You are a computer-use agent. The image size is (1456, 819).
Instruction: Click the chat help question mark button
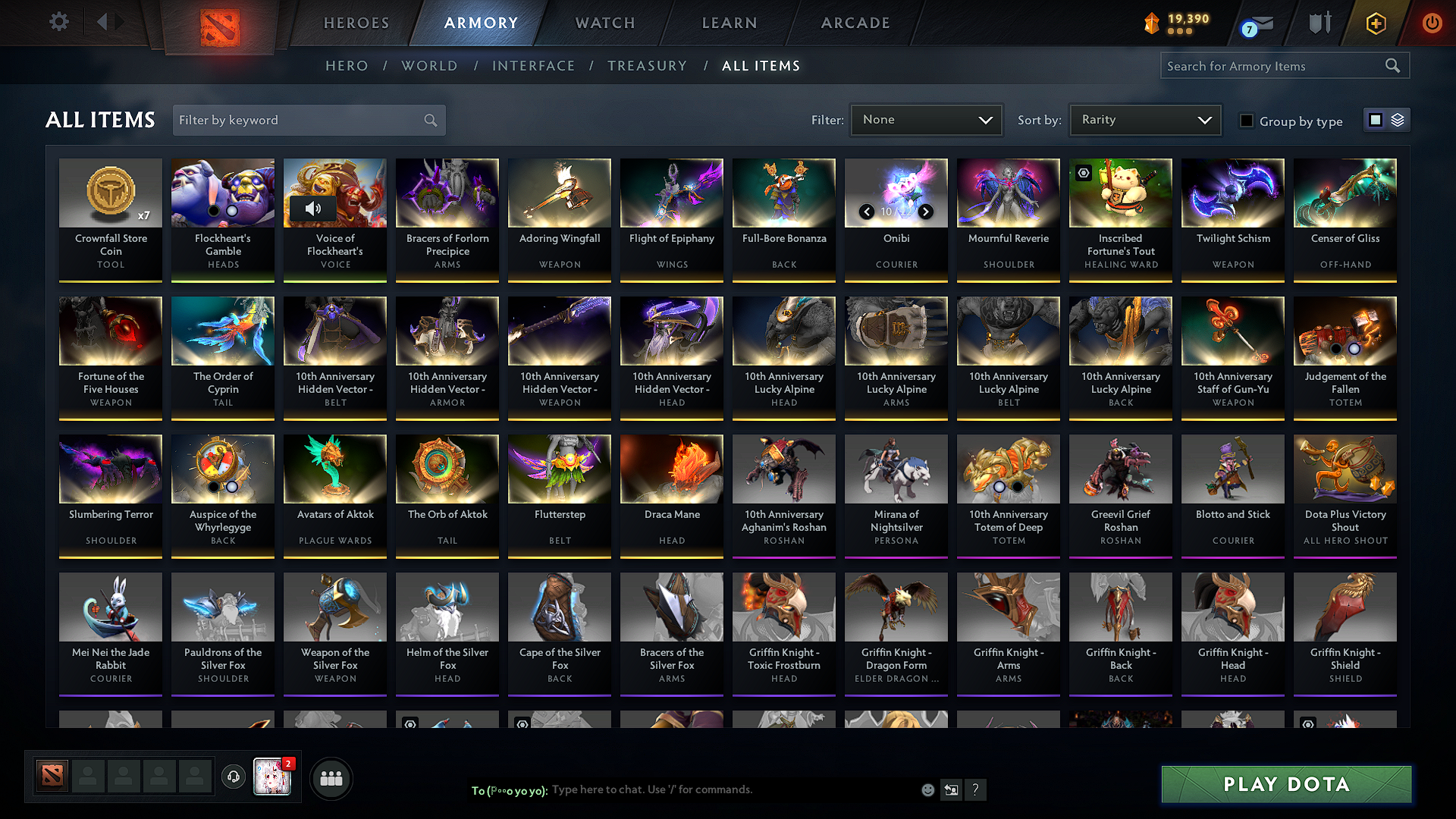[976, 789]
